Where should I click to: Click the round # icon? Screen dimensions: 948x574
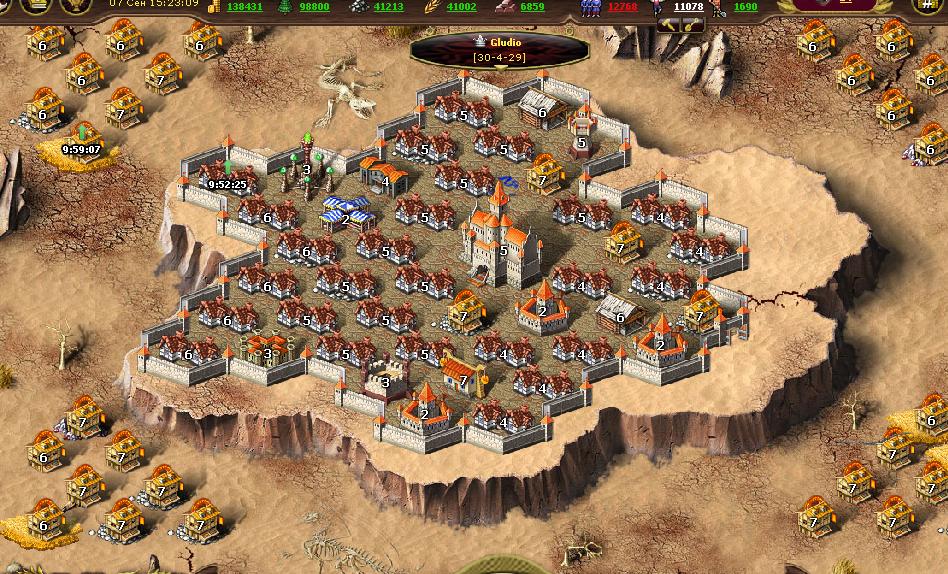coord(931,6)
